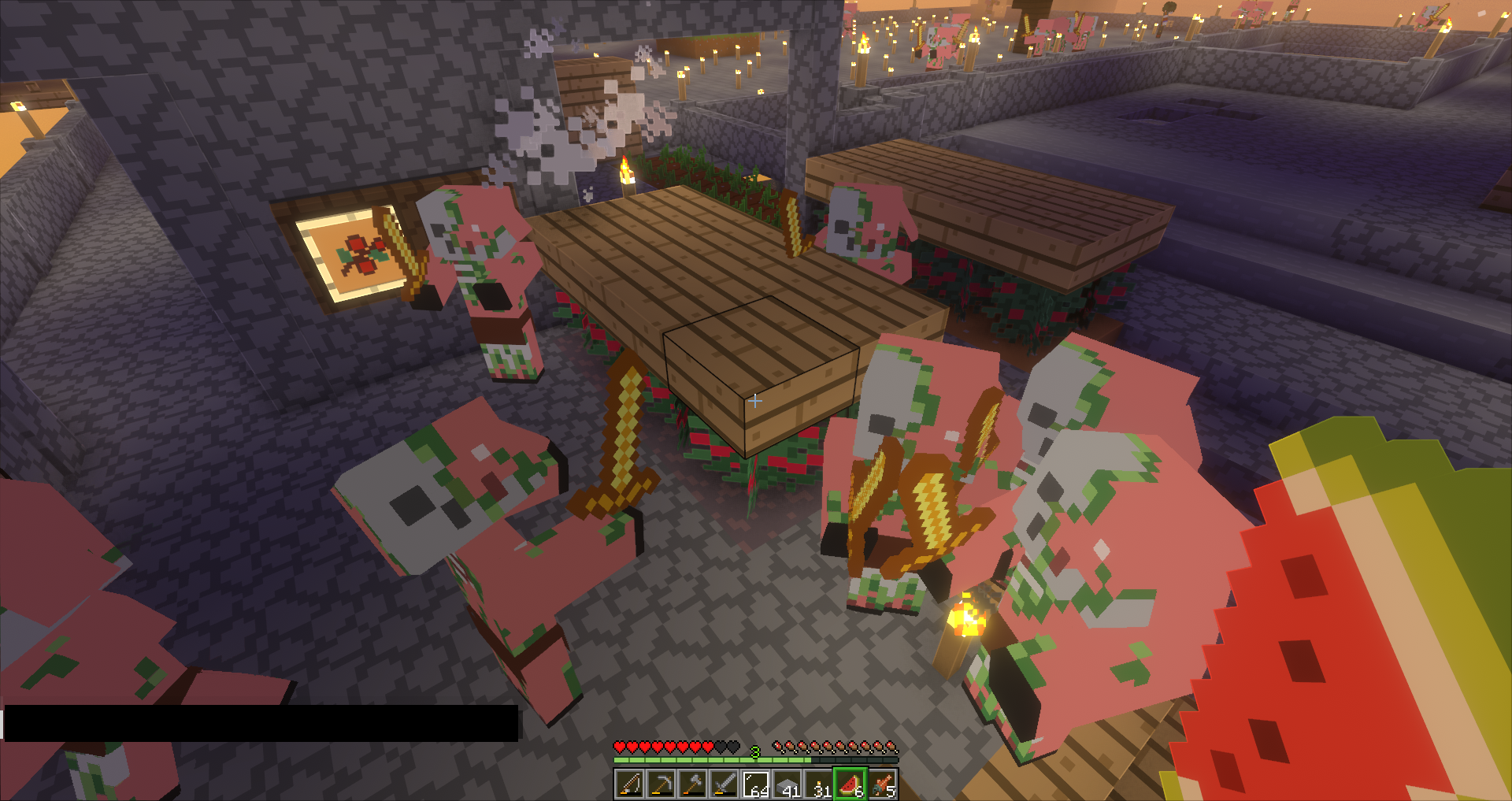This screenshot has height=801, width=1512.
Task: Equip the stone sword hotbar slot
Action: (x=724, y=784)
